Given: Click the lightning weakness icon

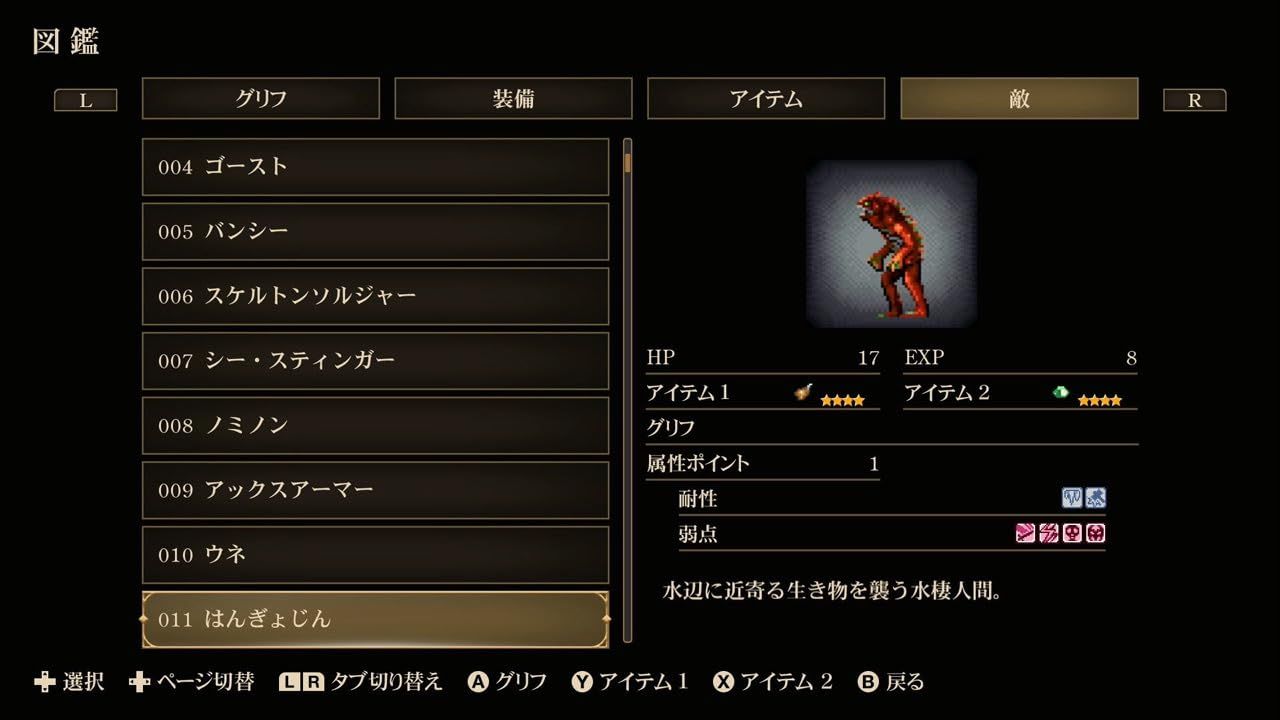Looking at the screenshot, I should pos(1048,533).
